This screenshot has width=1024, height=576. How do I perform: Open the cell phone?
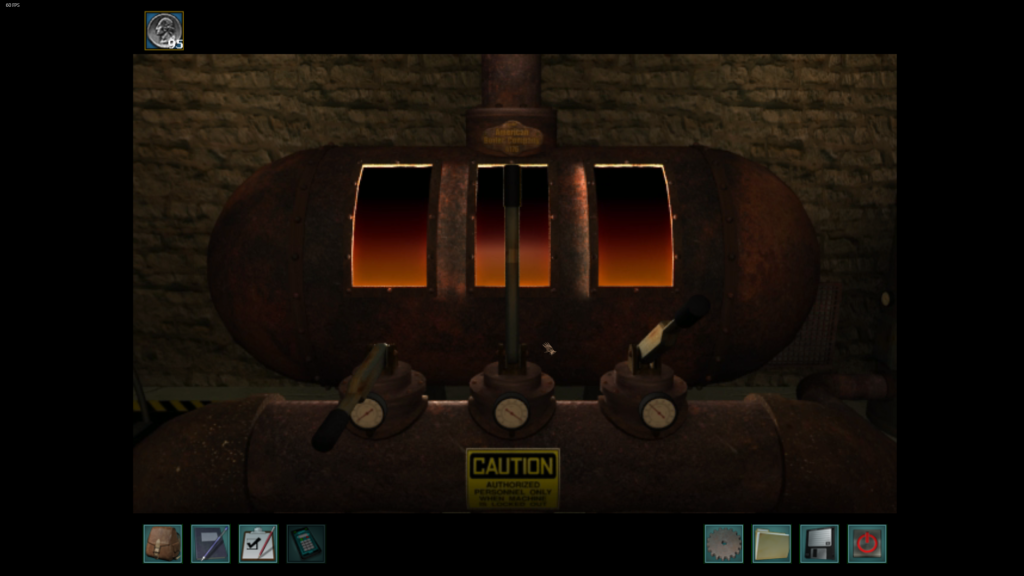(305, 543)
